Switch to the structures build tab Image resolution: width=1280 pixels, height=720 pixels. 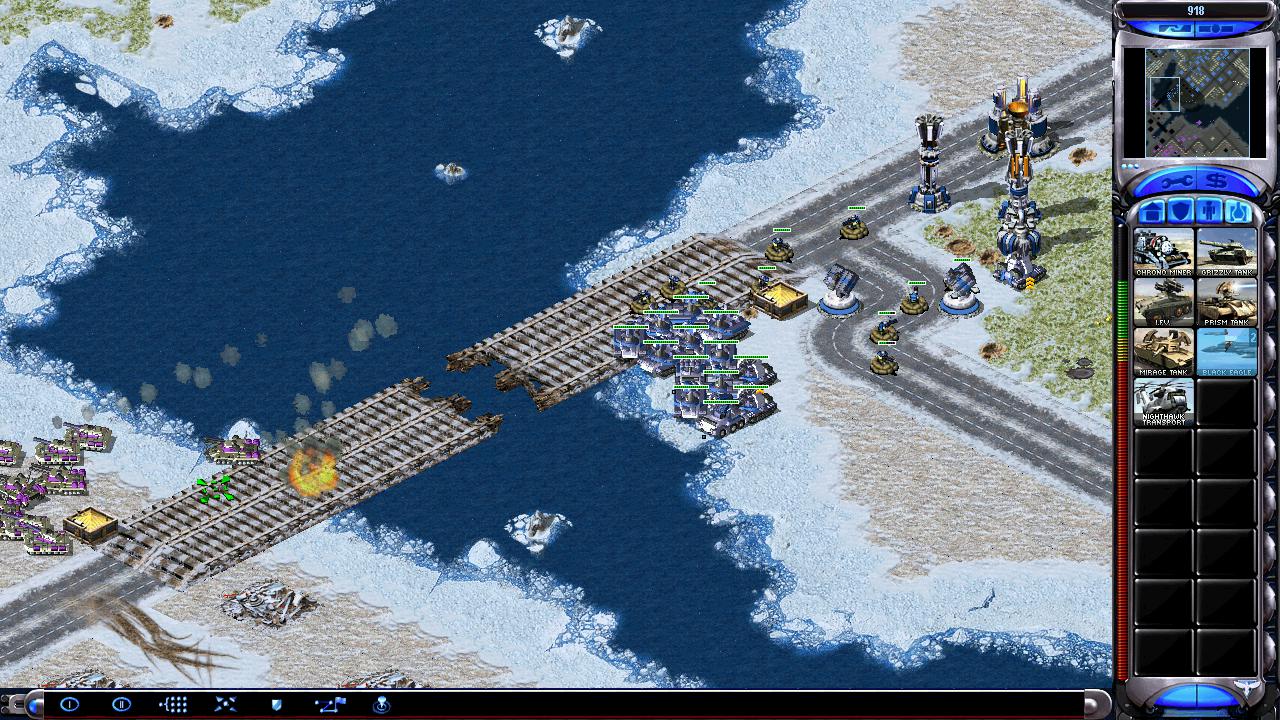(x=1152, y=212)
